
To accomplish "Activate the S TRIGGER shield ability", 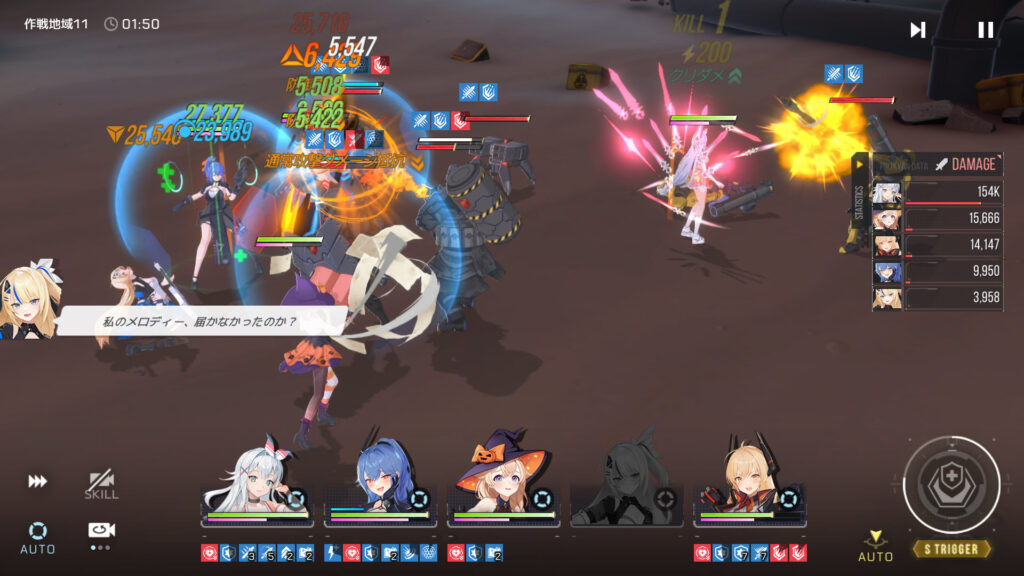I will point(951,486).
